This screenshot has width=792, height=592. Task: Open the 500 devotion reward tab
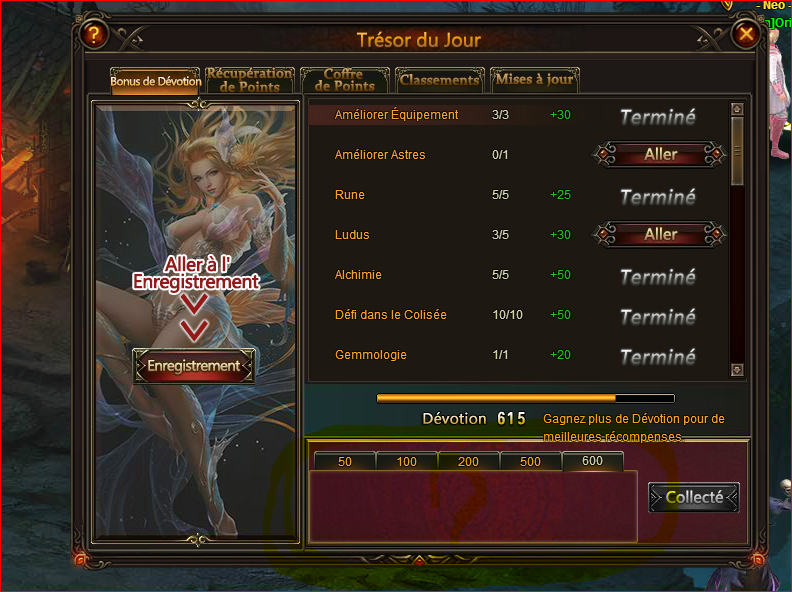(531, 461)
